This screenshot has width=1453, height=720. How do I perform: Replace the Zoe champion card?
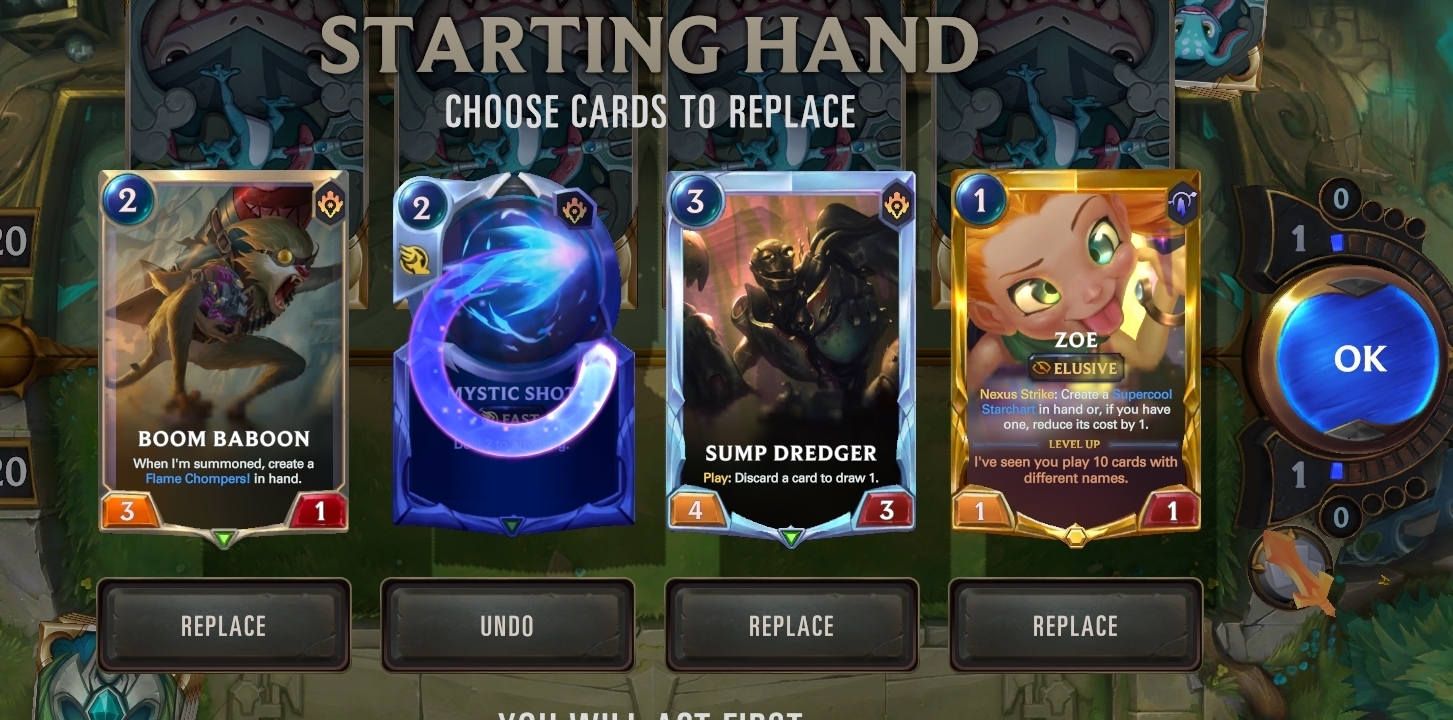(1075, 626)
